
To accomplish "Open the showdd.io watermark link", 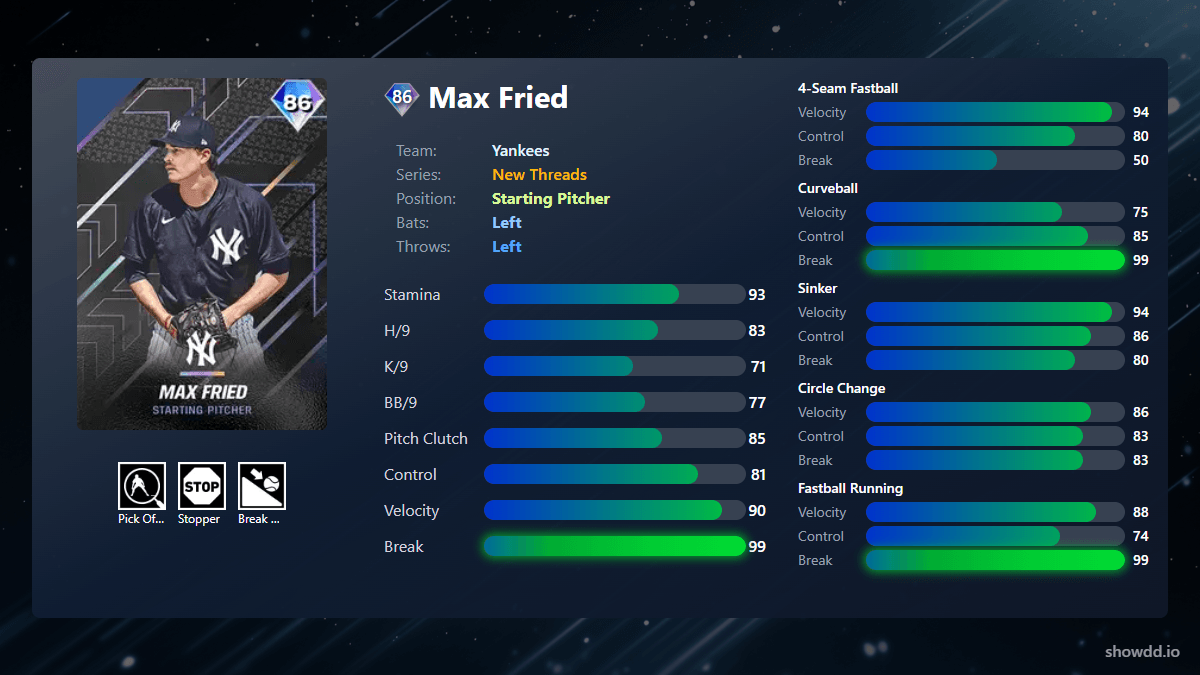I will point(1142,651).
